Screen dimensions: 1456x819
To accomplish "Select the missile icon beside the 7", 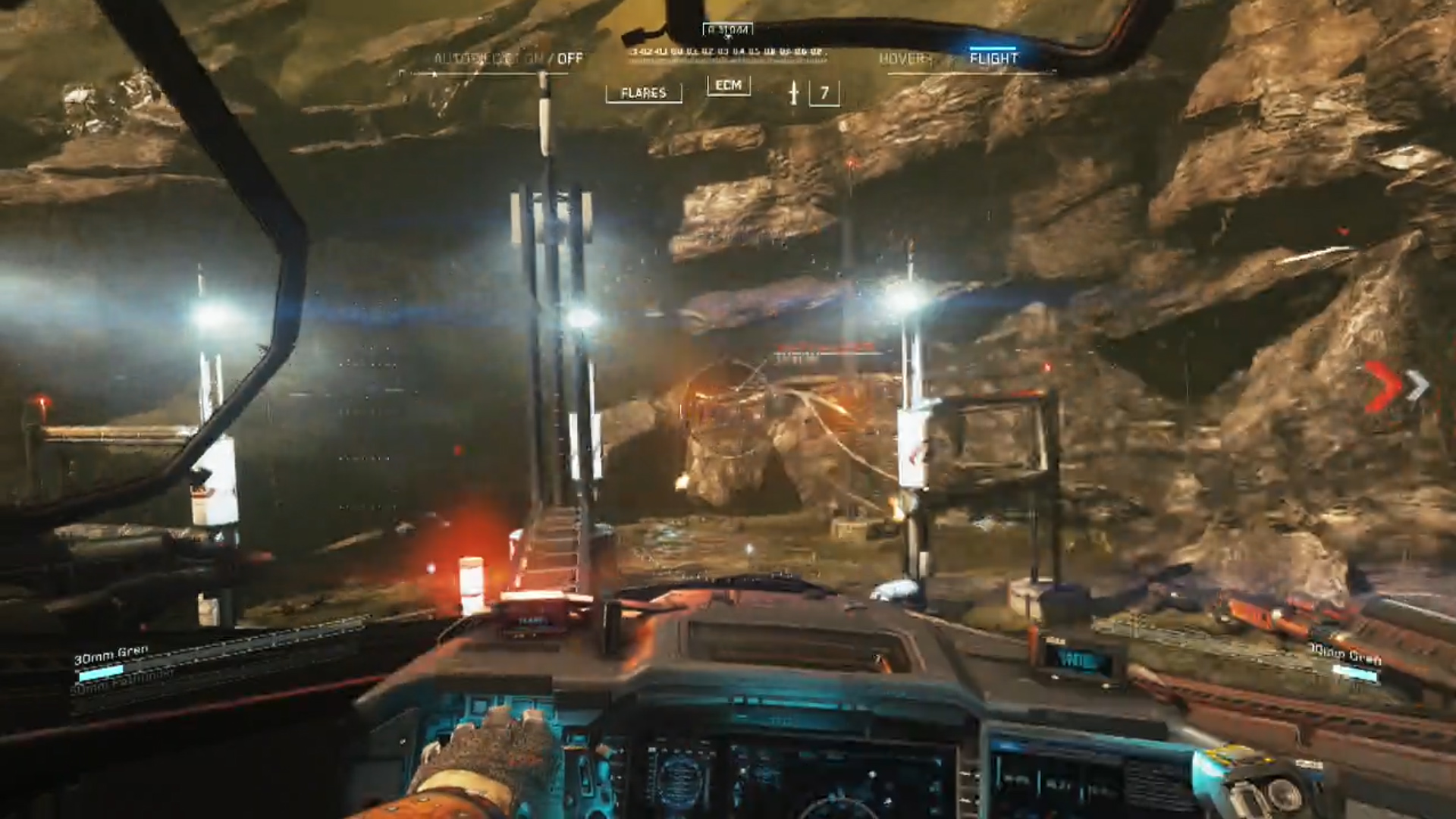I will pos(793,93).
